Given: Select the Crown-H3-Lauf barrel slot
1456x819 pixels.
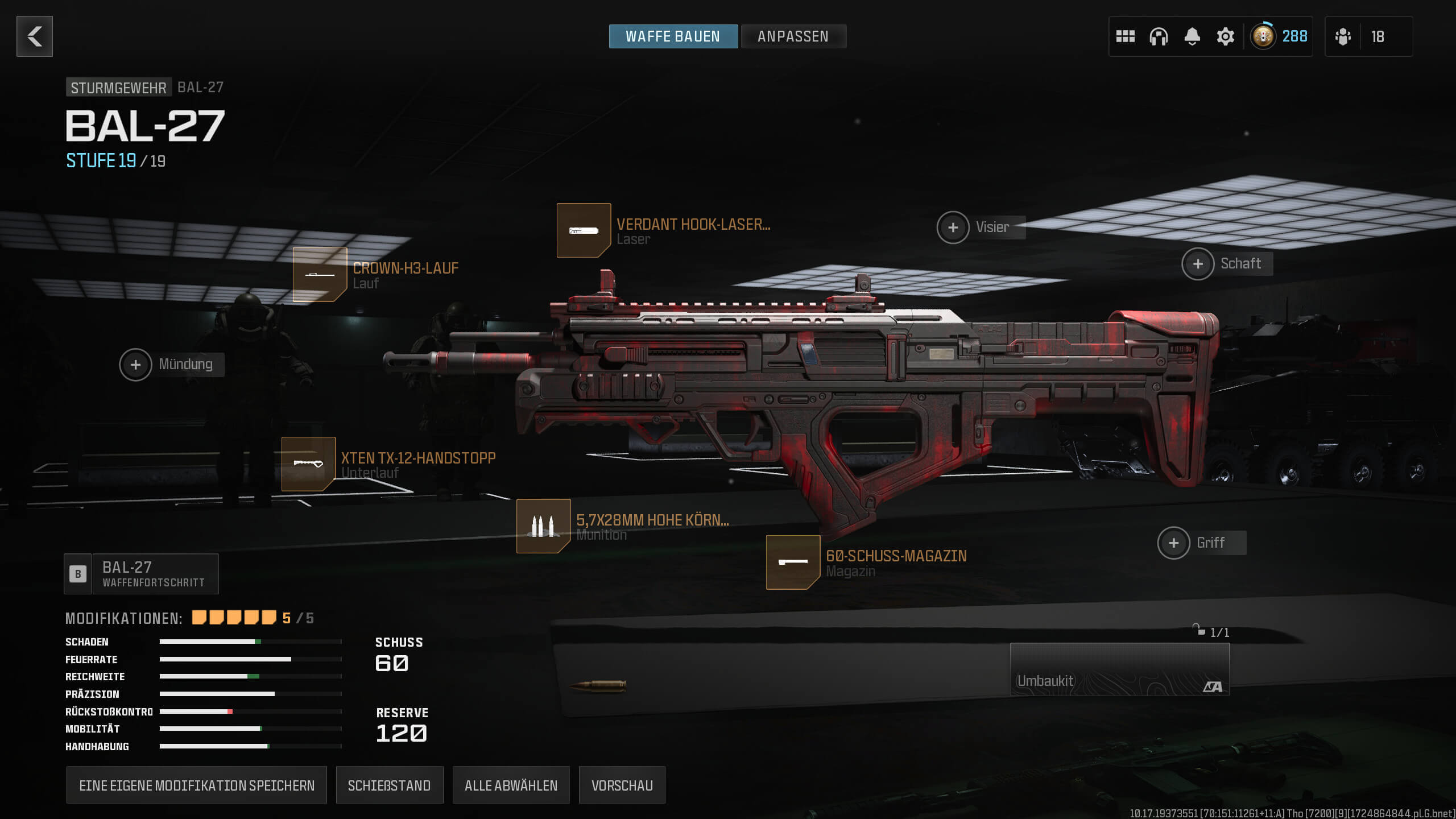Looking at the screenshot, I should [320, 275].
